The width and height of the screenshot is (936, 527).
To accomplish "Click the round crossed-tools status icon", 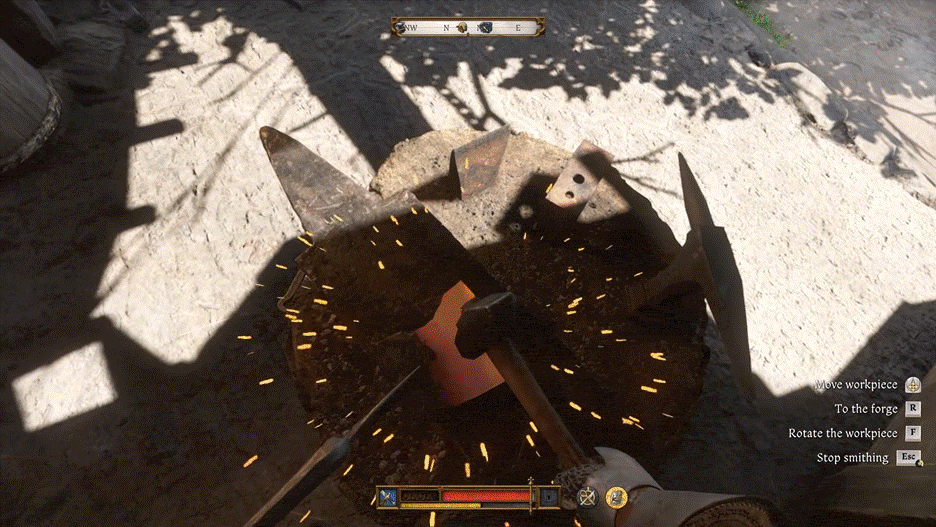I will pos(589,496).
